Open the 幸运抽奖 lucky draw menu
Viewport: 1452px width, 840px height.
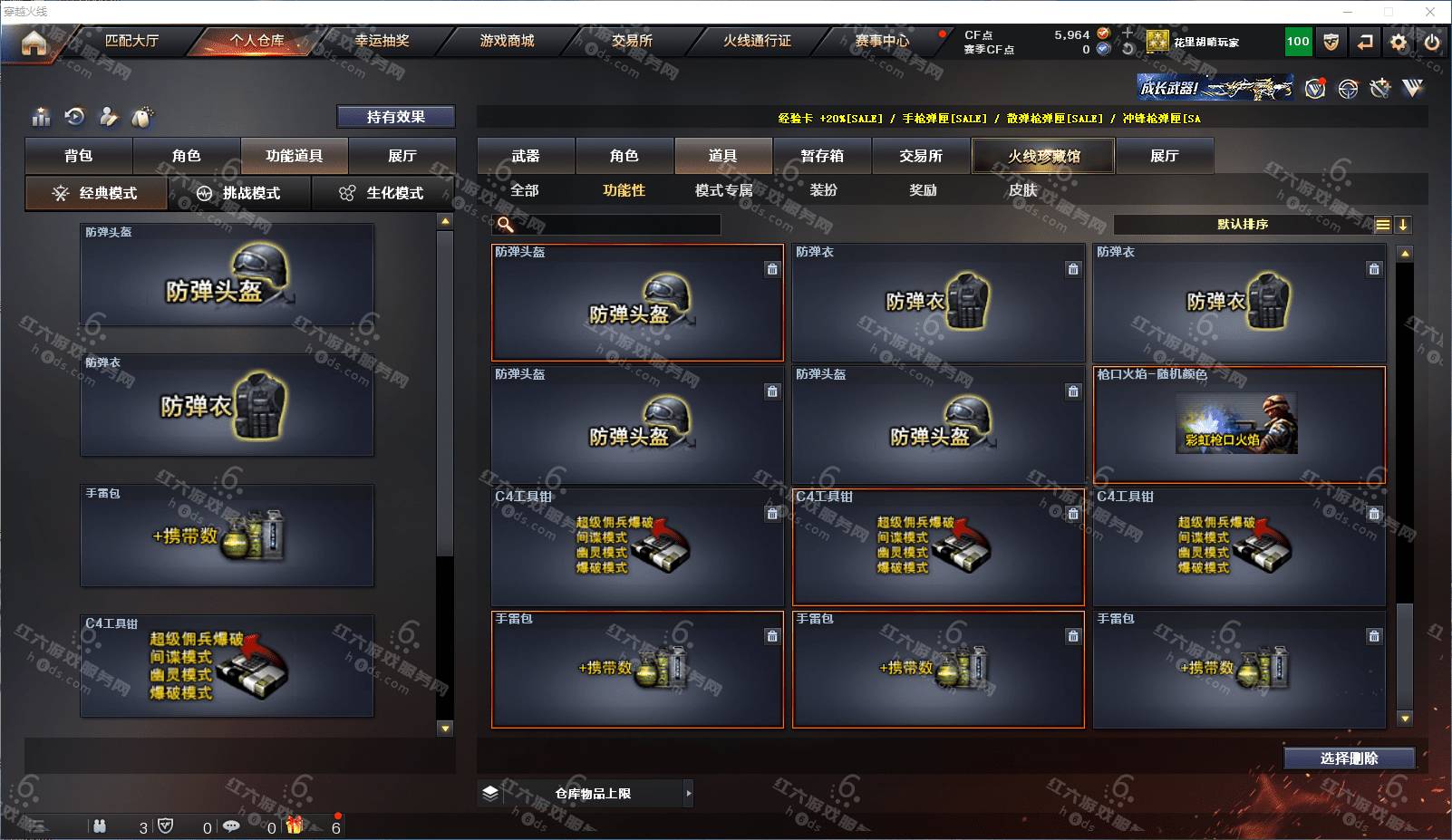pyautogui.click(x=382, y=41)
